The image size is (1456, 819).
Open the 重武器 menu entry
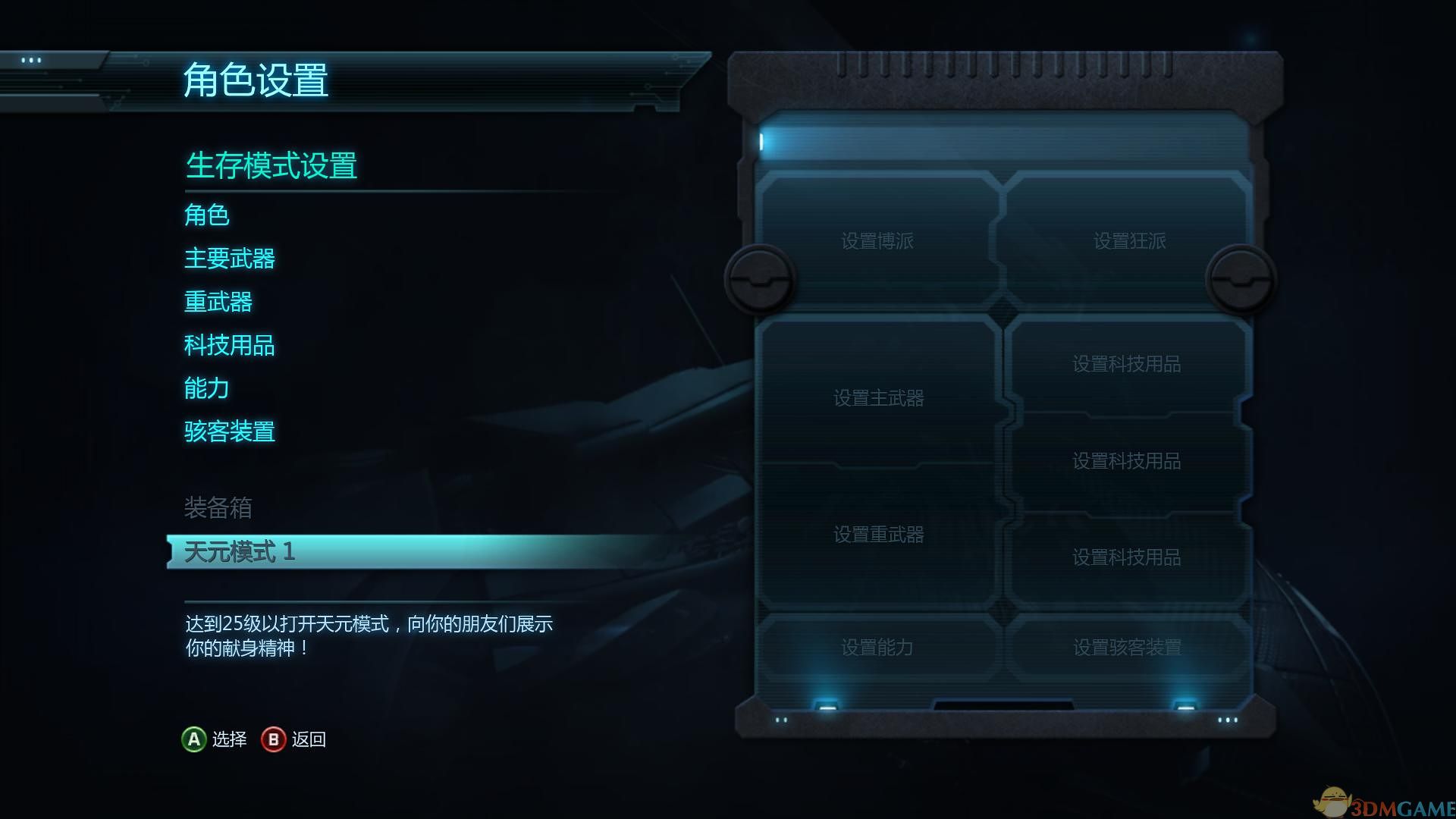point(218,302)
